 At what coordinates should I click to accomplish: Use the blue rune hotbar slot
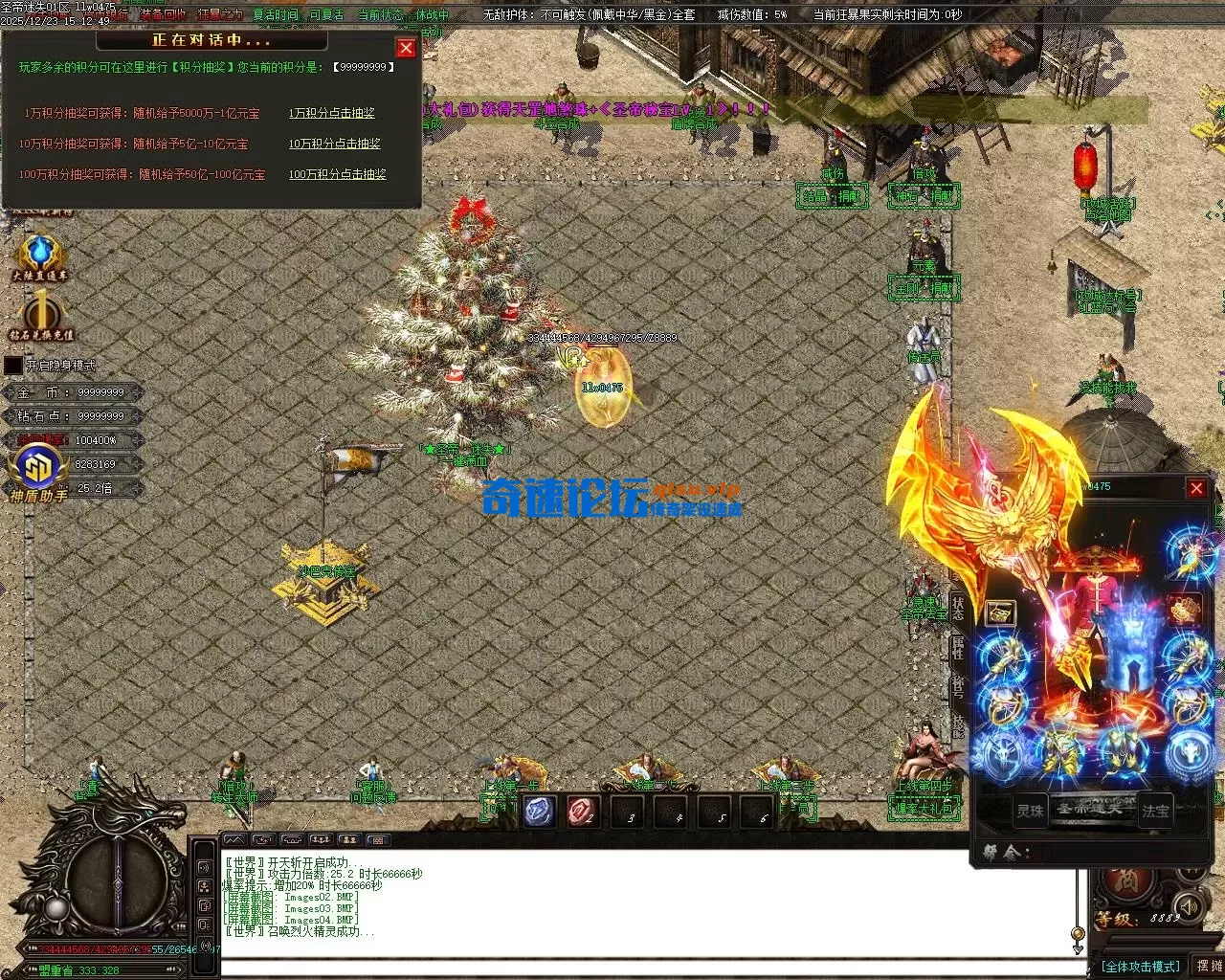[x=538, y=813]
